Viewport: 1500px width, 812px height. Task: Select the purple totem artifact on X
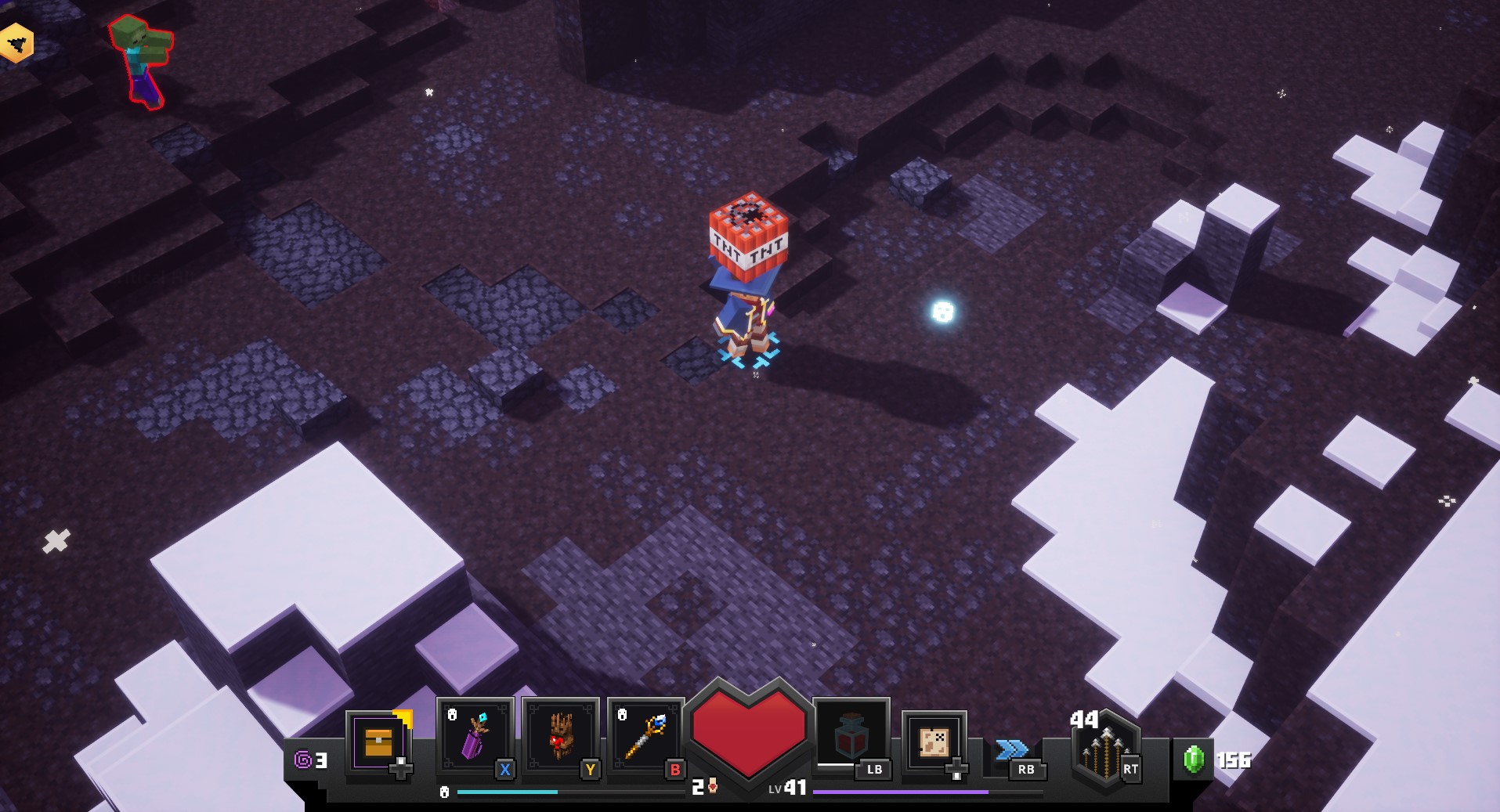click(473, 736)
